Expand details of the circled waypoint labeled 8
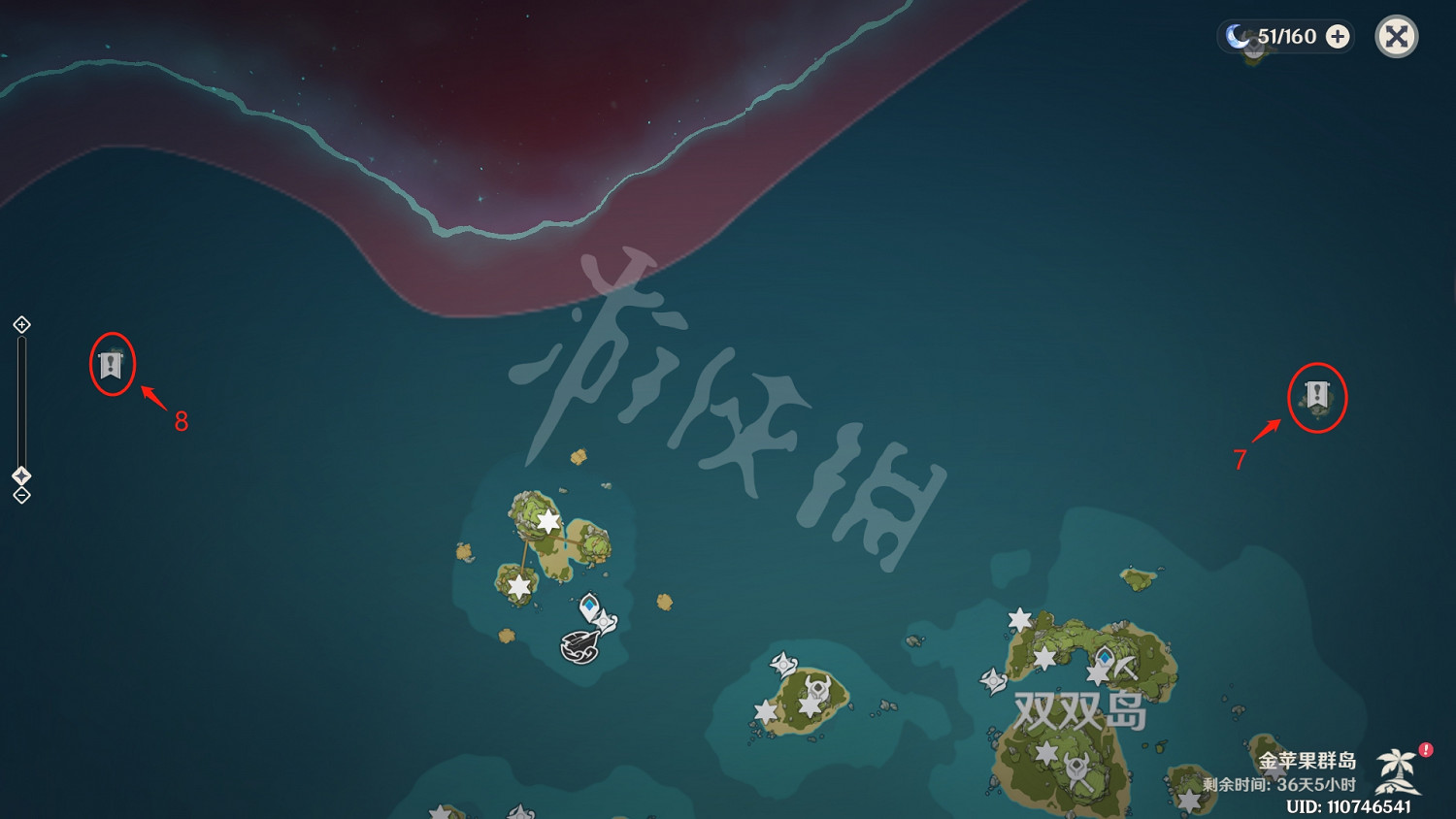1456x819 pixels. (x=113, y=367)
